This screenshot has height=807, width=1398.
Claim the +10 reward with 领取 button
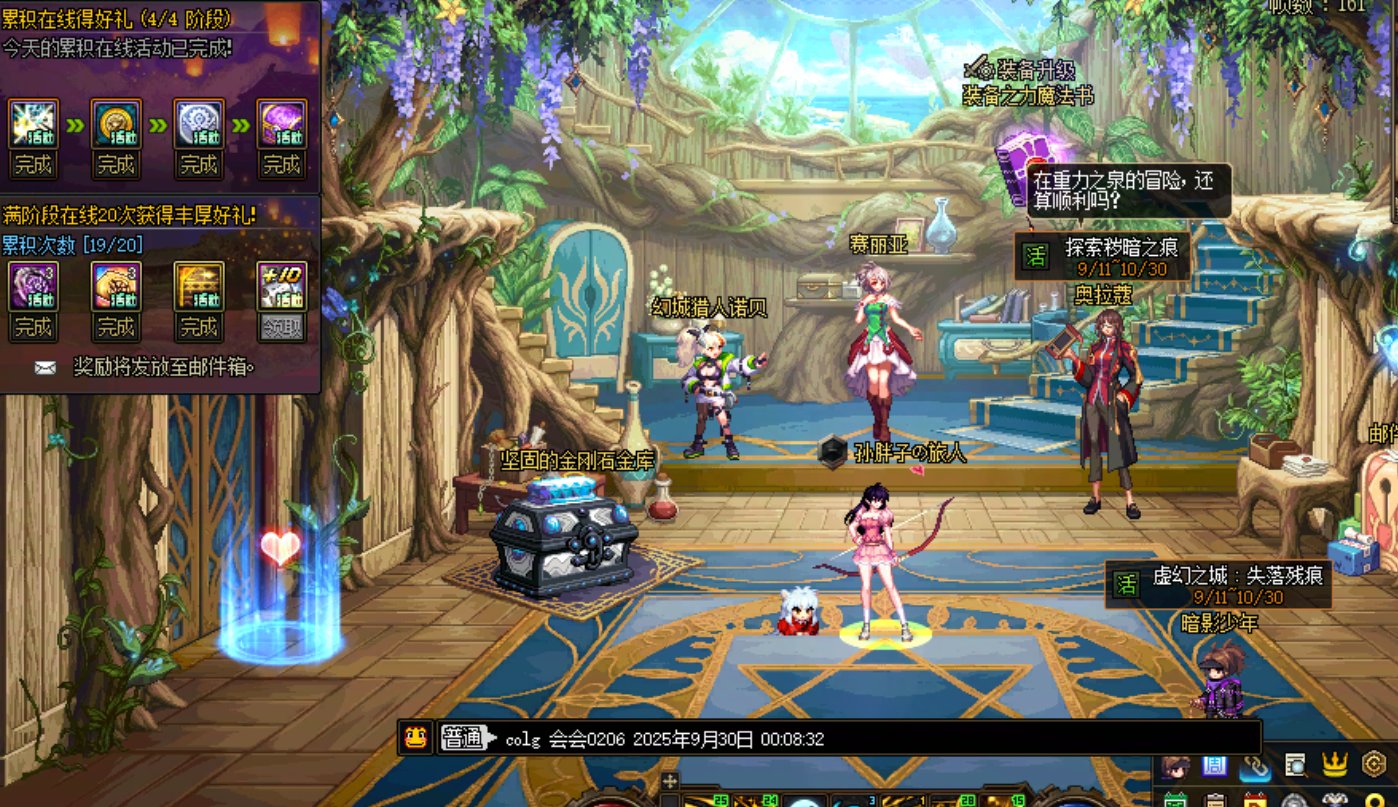(x=282, y=327)
